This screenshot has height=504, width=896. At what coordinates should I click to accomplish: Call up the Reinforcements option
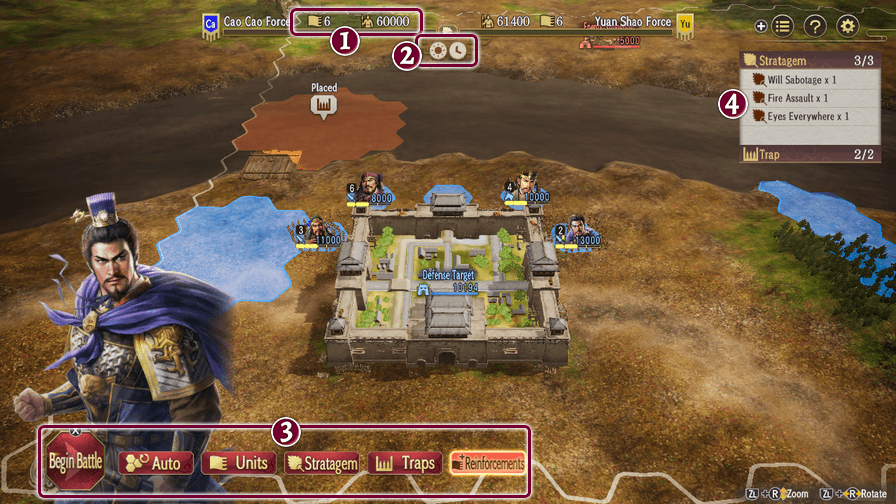coord(487,463)
